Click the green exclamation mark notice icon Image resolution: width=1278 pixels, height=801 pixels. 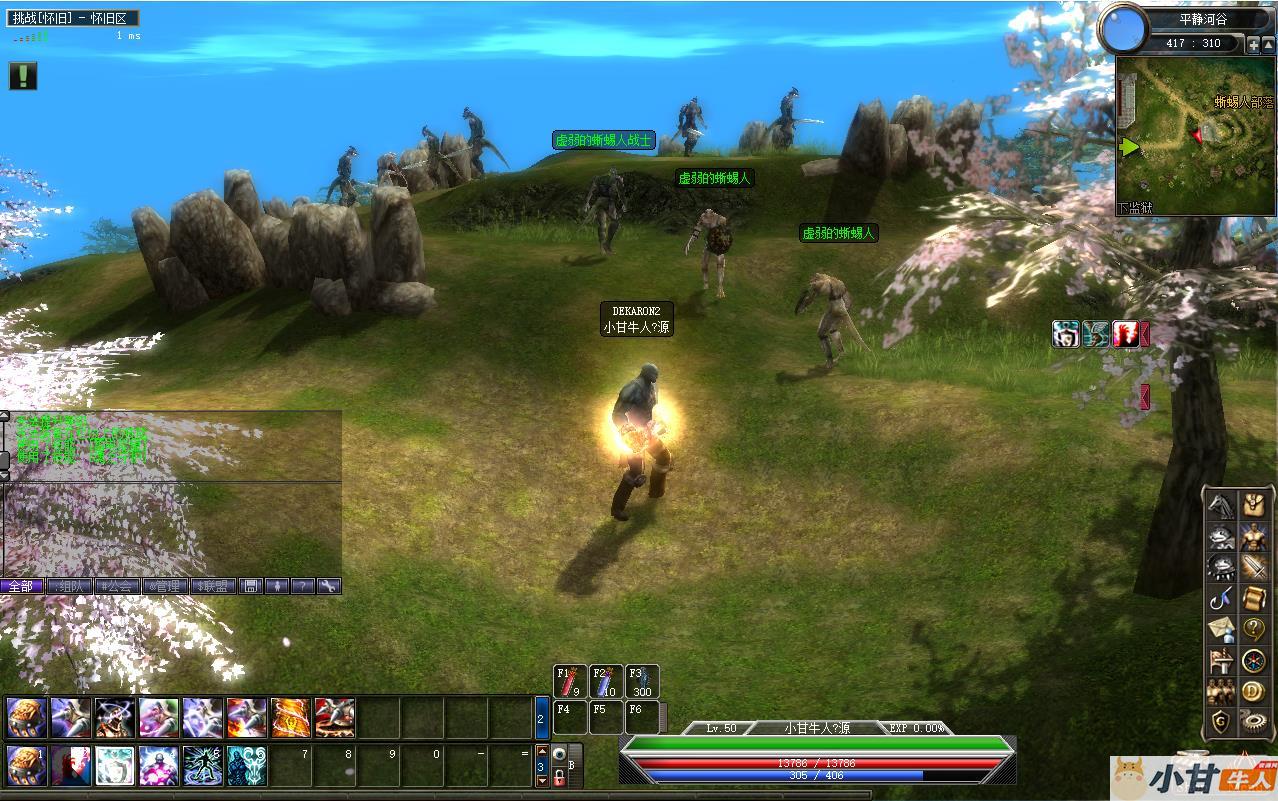23,76
